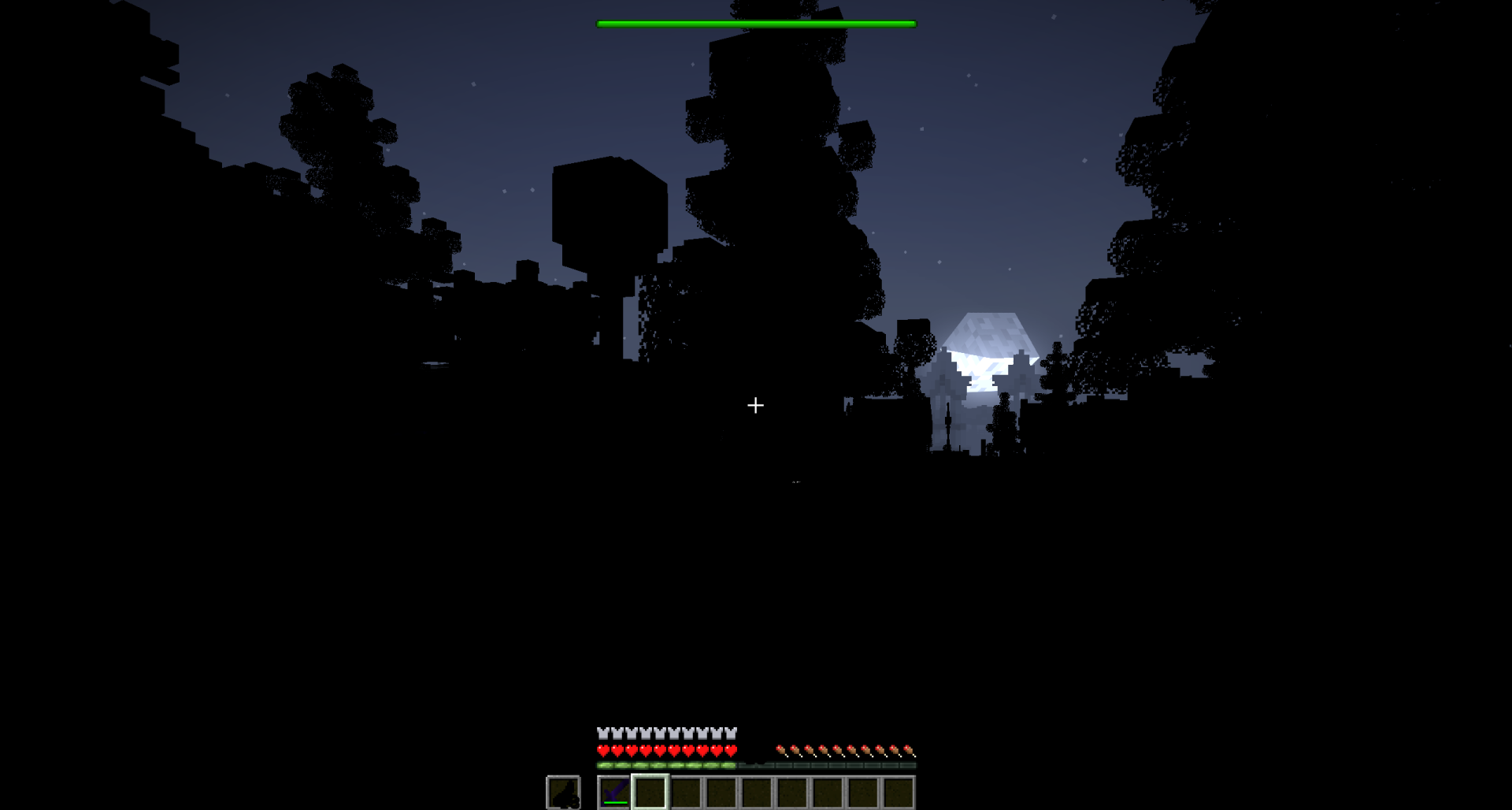The width and height of the screenshot is (1512, 810).
Task: Click the off-hand item slot
Action: pos(563,792)
